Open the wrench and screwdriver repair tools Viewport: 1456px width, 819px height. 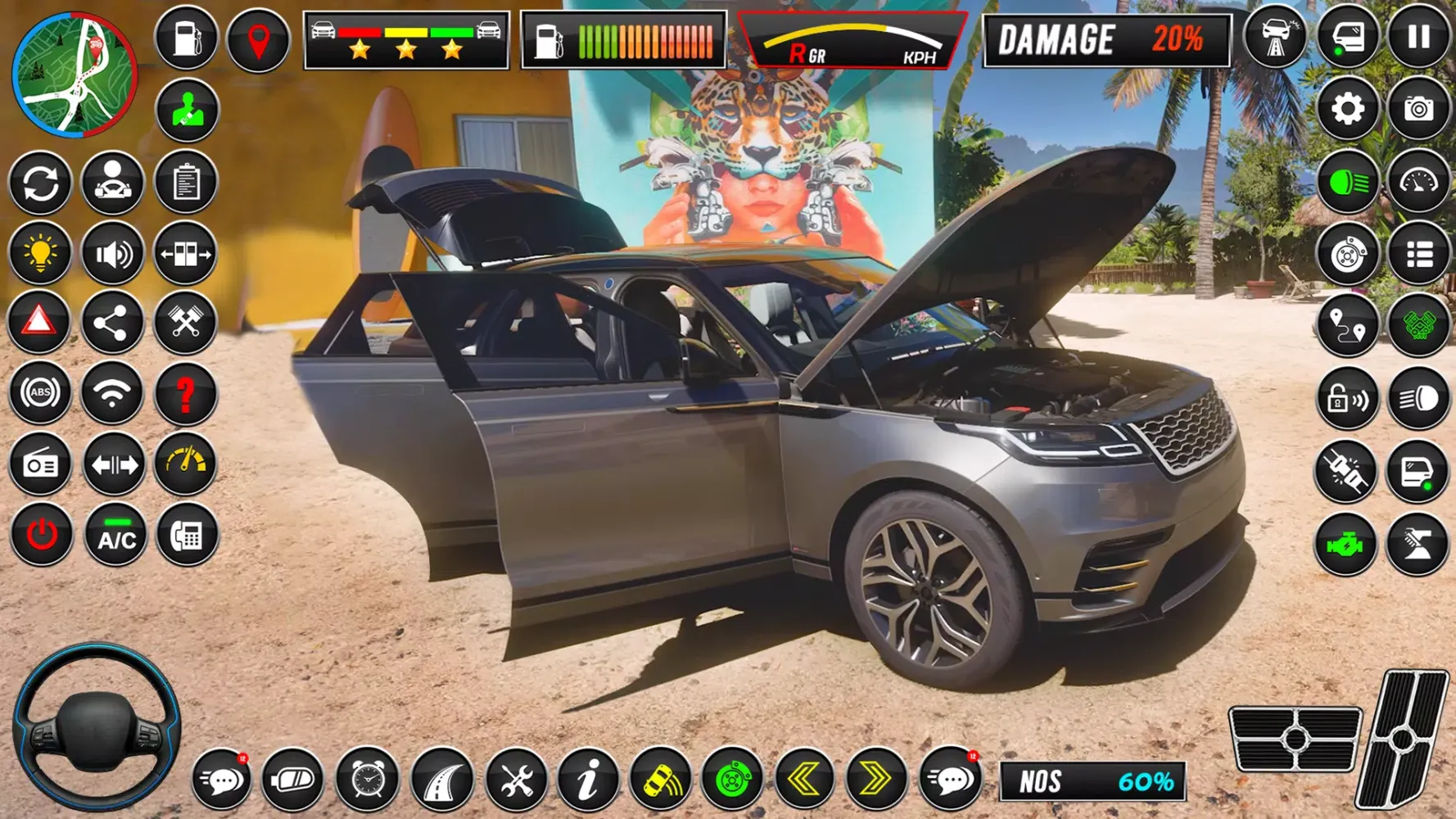tap(514, 780)
